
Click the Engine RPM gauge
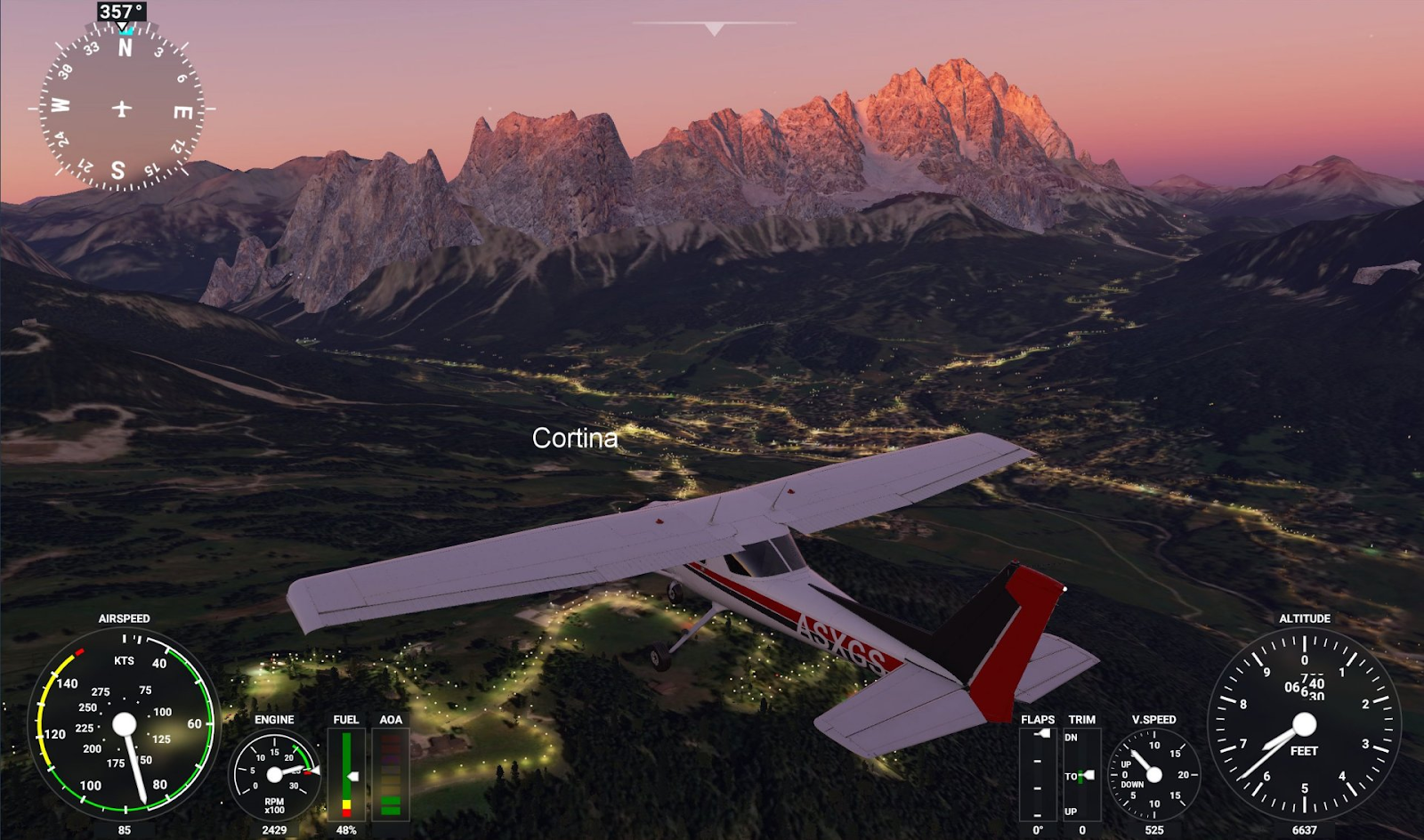click(x=274, y=774)
